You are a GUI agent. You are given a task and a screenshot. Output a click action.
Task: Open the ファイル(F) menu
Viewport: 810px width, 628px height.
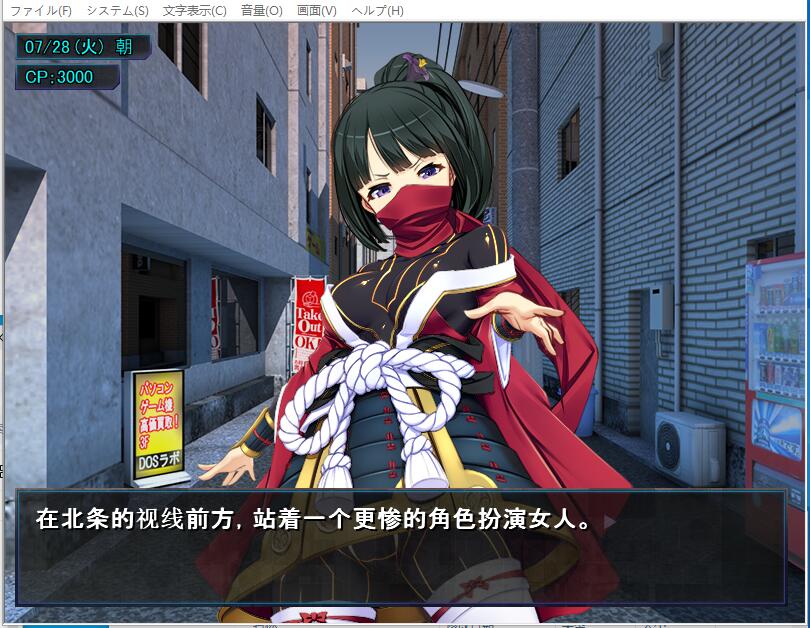coord(41,11)
